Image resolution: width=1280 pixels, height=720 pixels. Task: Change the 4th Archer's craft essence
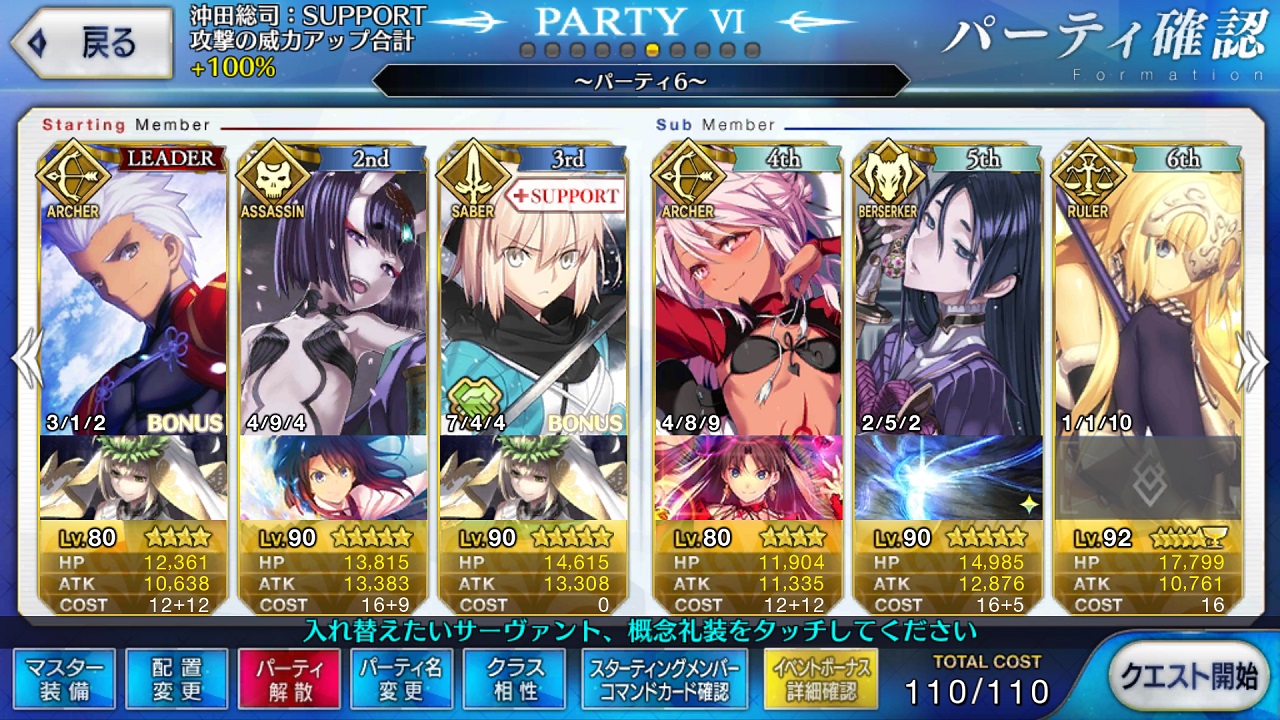748,478
